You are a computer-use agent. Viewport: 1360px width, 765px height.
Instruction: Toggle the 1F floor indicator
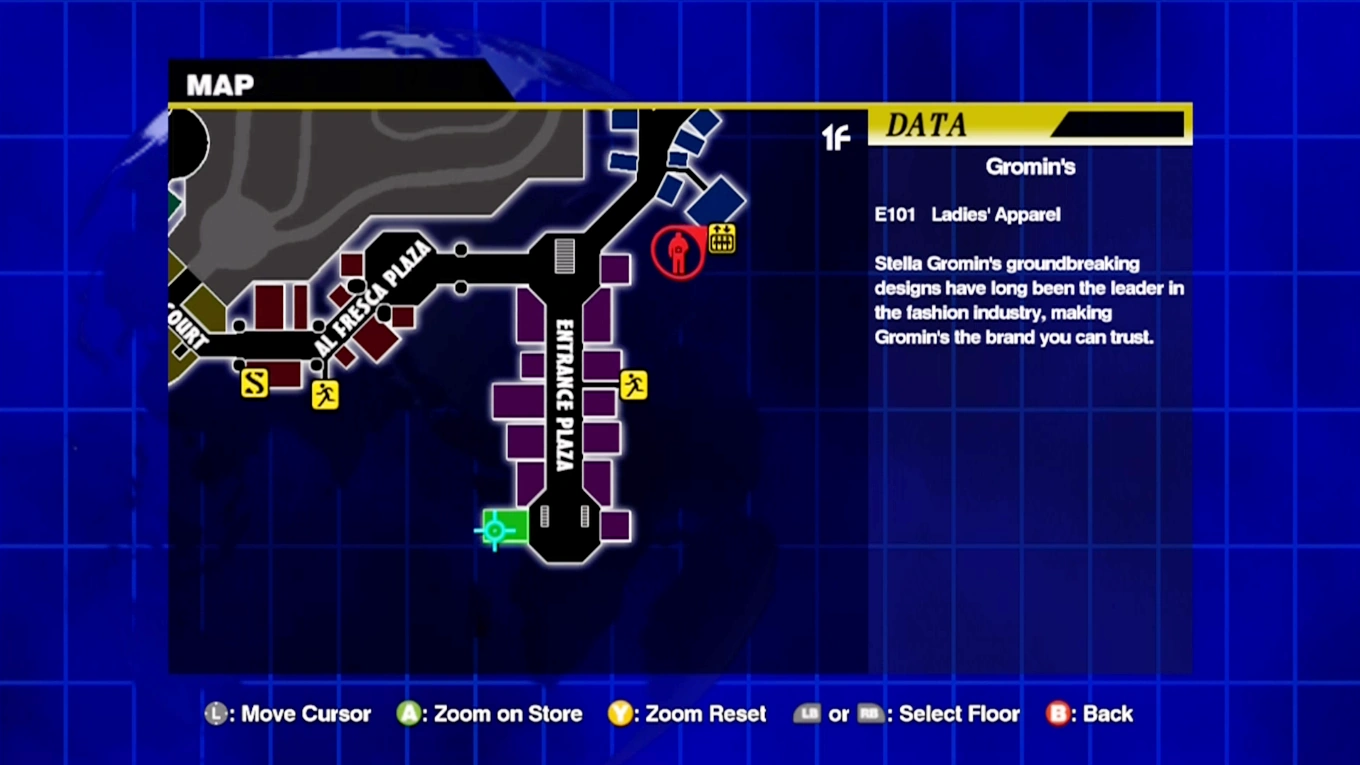(836, 139)
